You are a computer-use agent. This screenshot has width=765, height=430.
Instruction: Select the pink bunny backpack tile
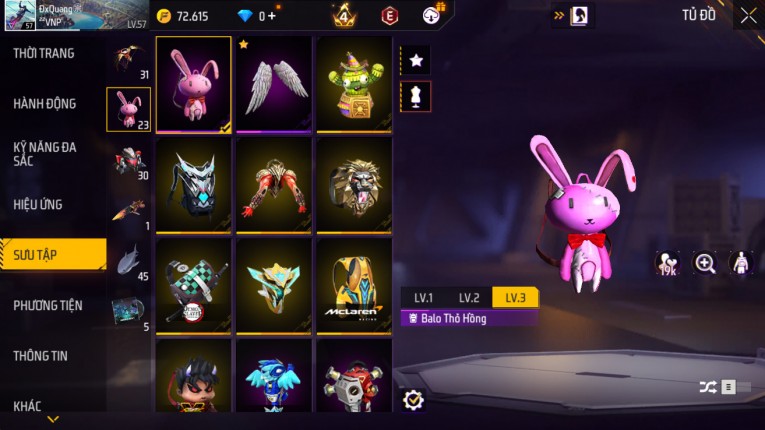tap(194, 84)
